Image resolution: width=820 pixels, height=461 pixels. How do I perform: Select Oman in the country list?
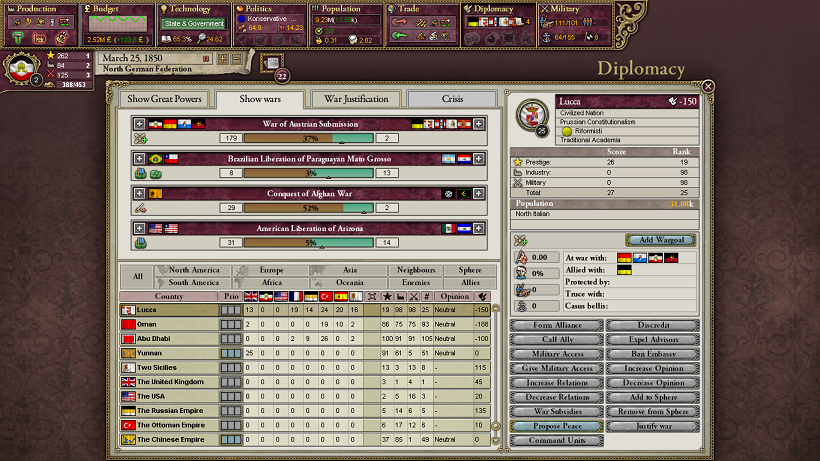coord(168,324)
